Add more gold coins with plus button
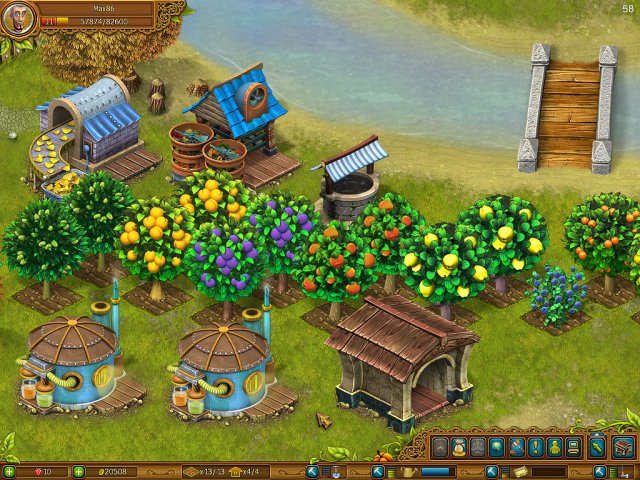Screen dimensions: 640x480 pyautogui.click(x=79, y=471)
